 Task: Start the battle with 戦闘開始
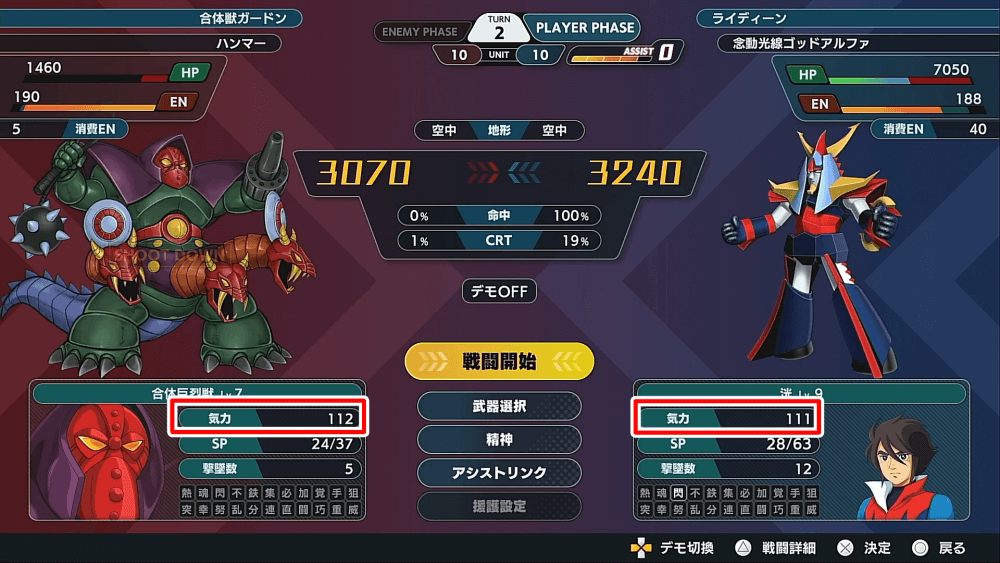tap(499, 362)
